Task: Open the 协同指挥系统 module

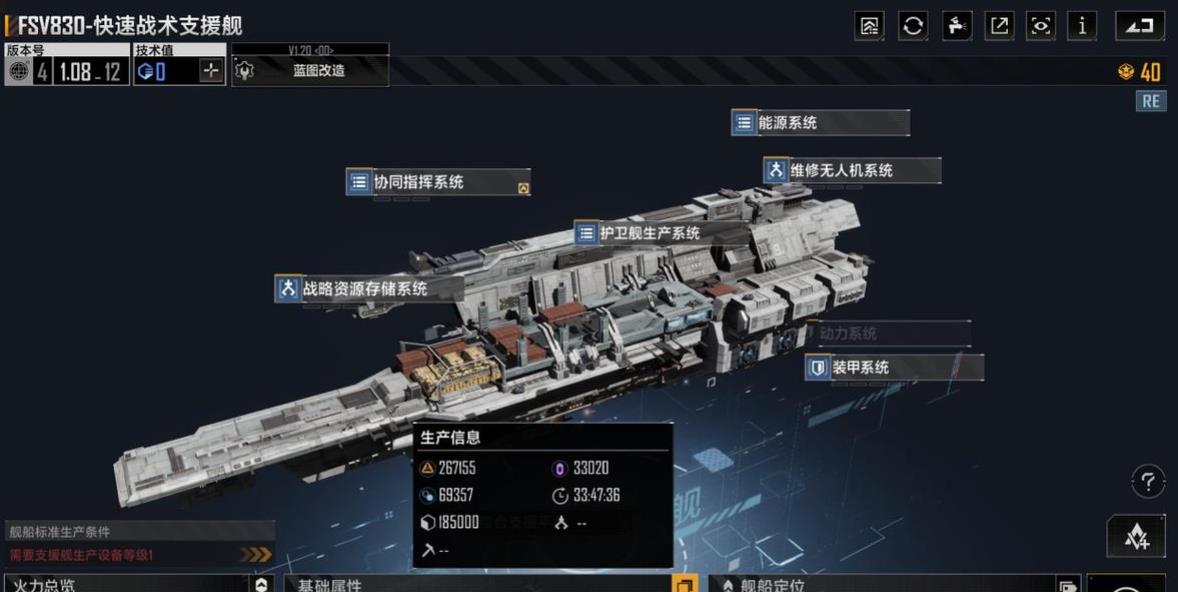Action: [438, 183]
